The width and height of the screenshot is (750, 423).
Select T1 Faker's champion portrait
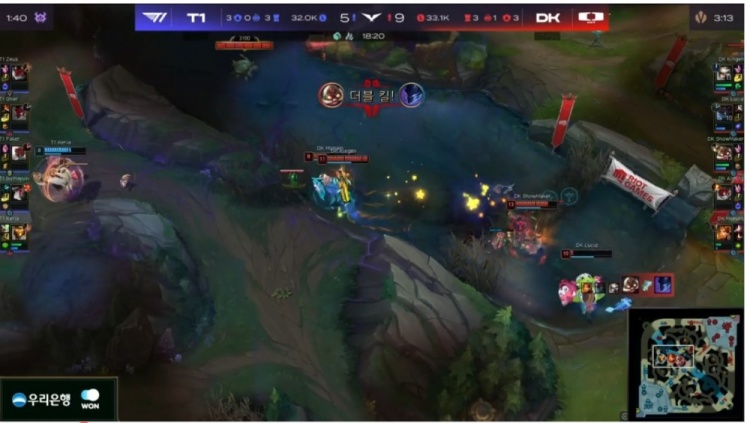click(x=20, y=152)
